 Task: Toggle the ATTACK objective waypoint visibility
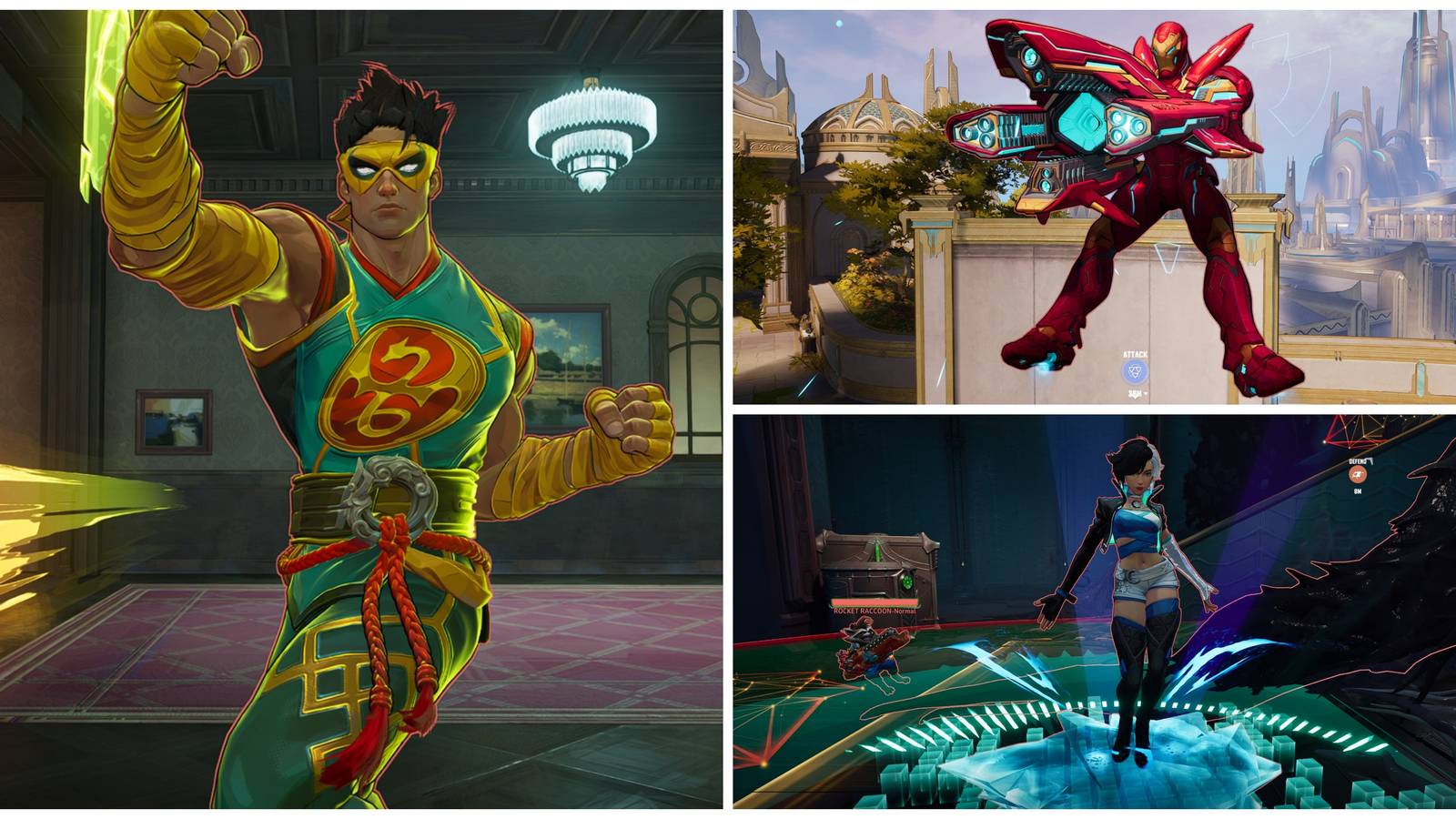click(x=1135, y=370)
